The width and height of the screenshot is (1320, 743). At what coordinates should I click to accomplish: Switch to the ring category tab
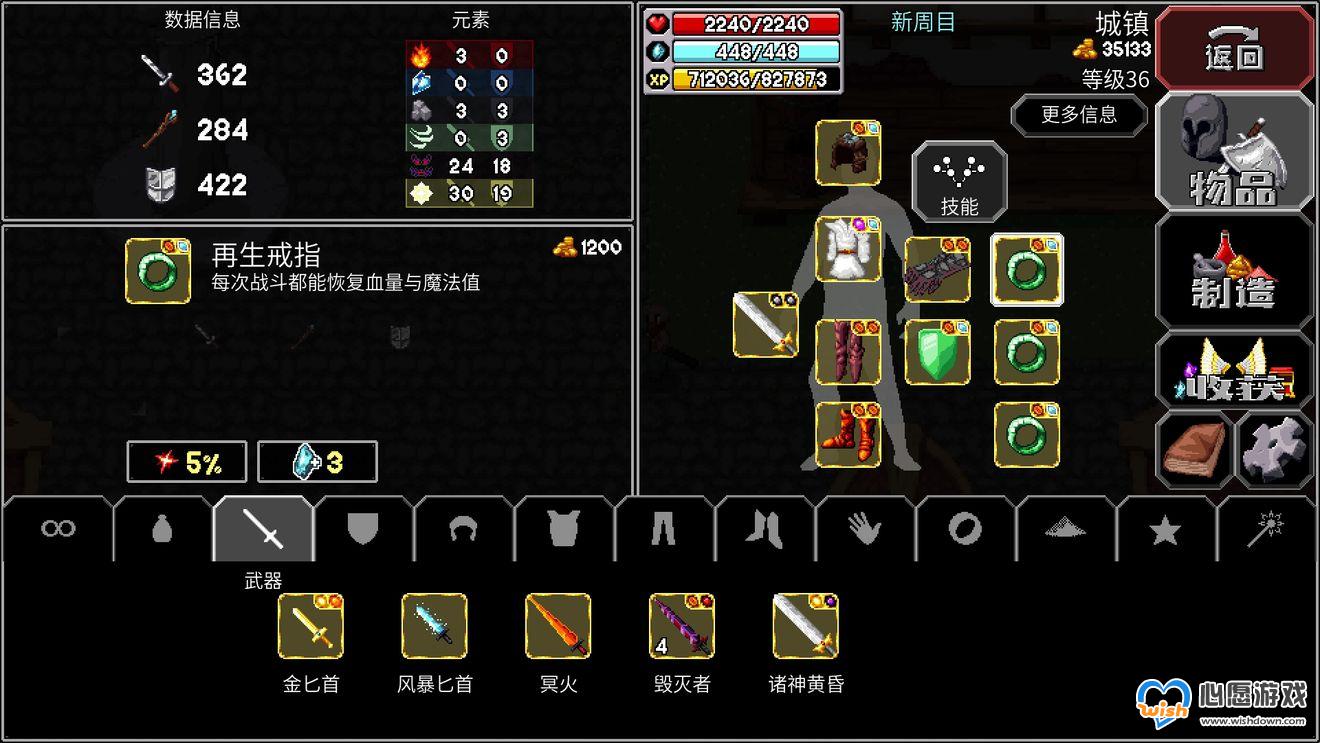[x=963, y=528]
